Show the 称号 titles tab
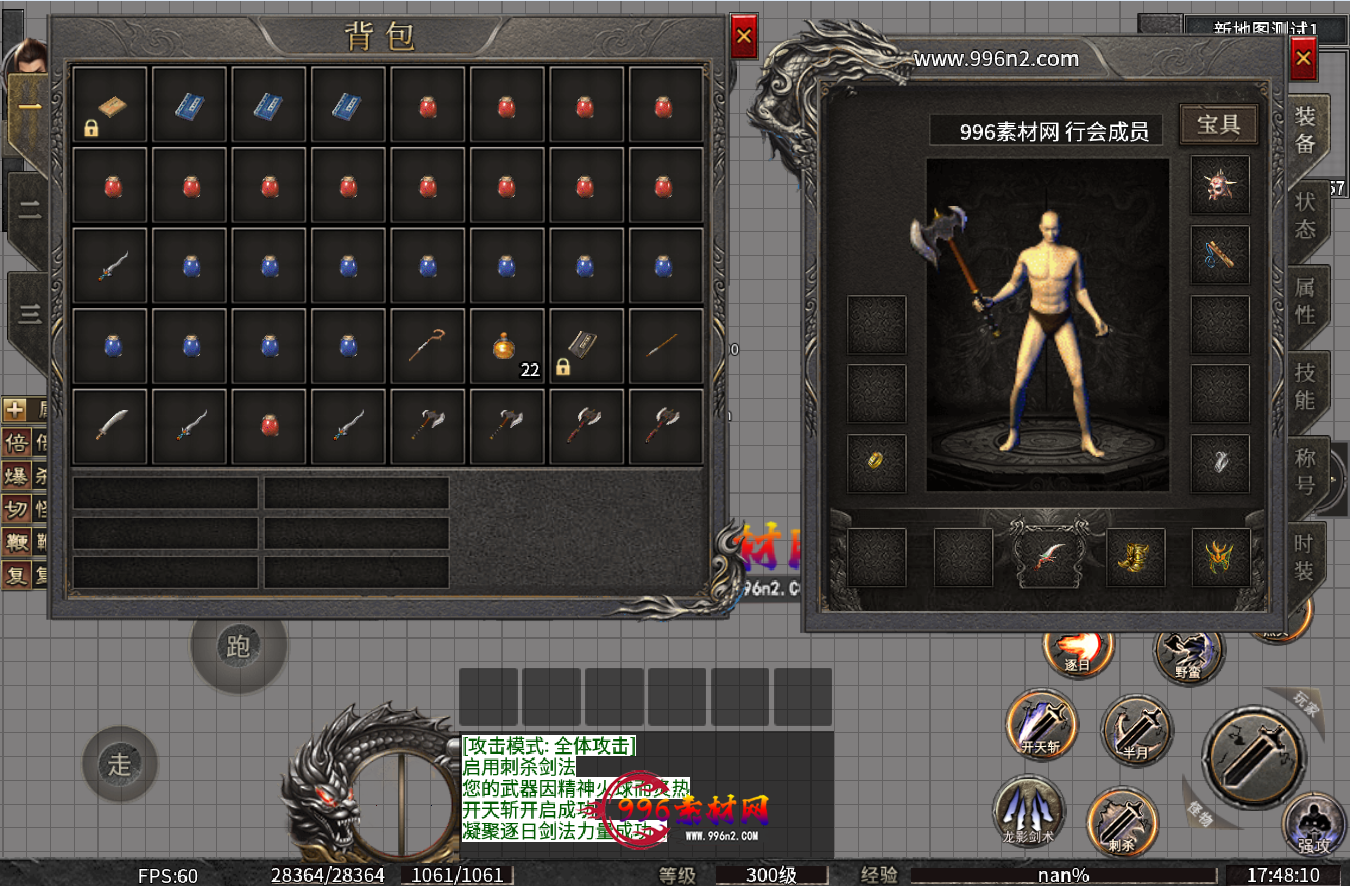The image size is (1350, 886). click(1305, 471)
